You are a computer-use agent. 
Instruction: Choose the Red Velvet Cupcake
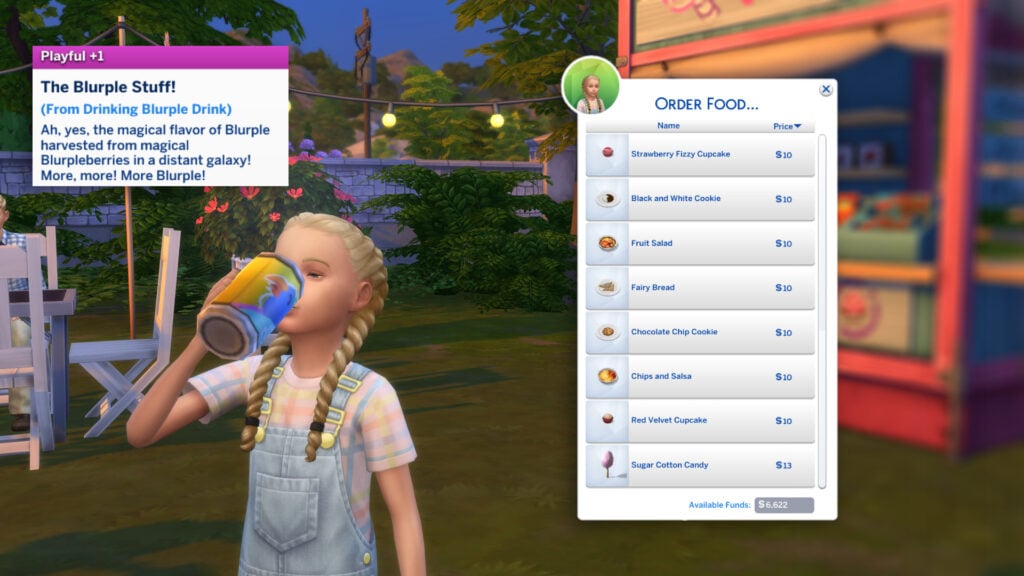[x=700, y=421]
